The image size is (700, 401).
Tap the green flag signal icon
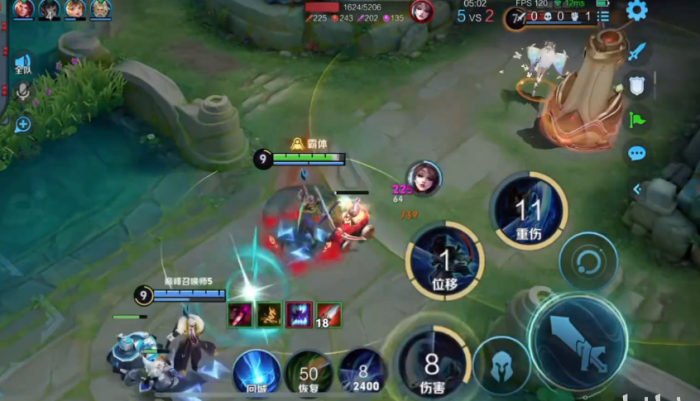(x=637, y=119)
